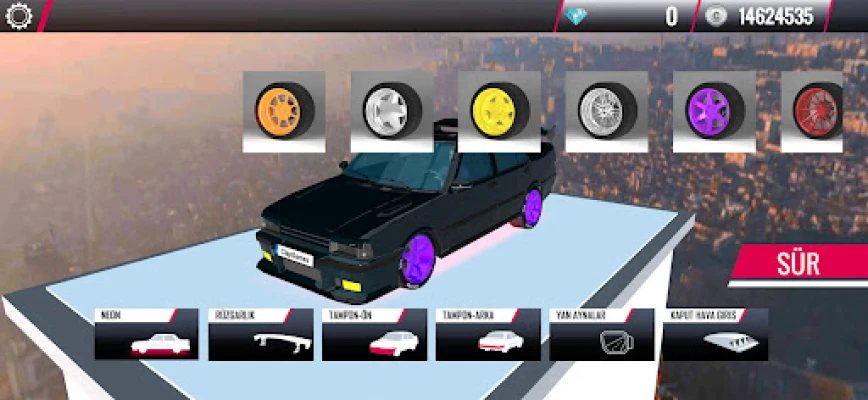Image resolution: width=868 pixels, height=400 pixels.
Task: Click the diamond currency icon
Action: pyautogui.click(x=578, y=16)
